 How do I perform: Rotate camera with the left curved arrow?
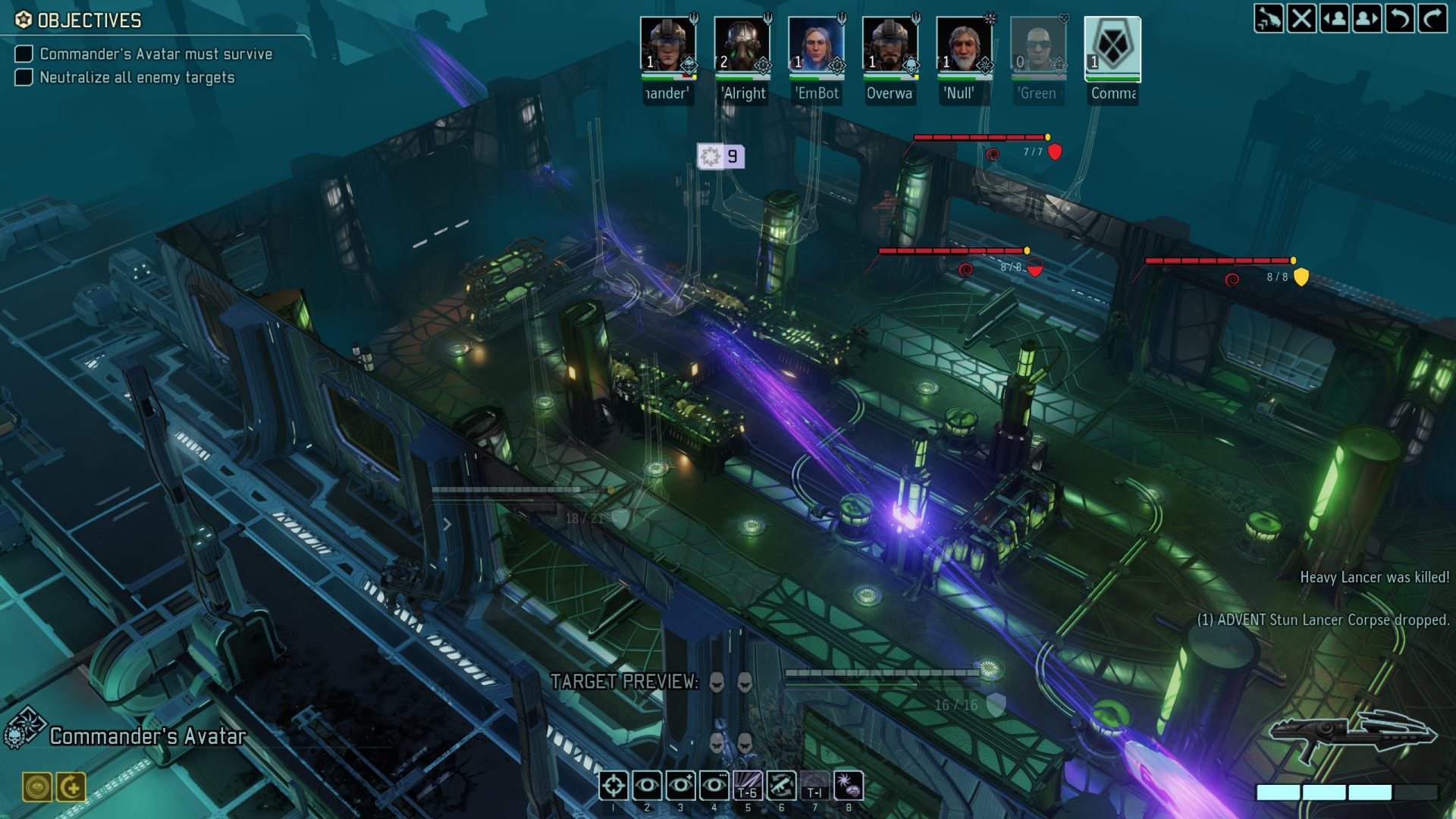point(1400,18)
